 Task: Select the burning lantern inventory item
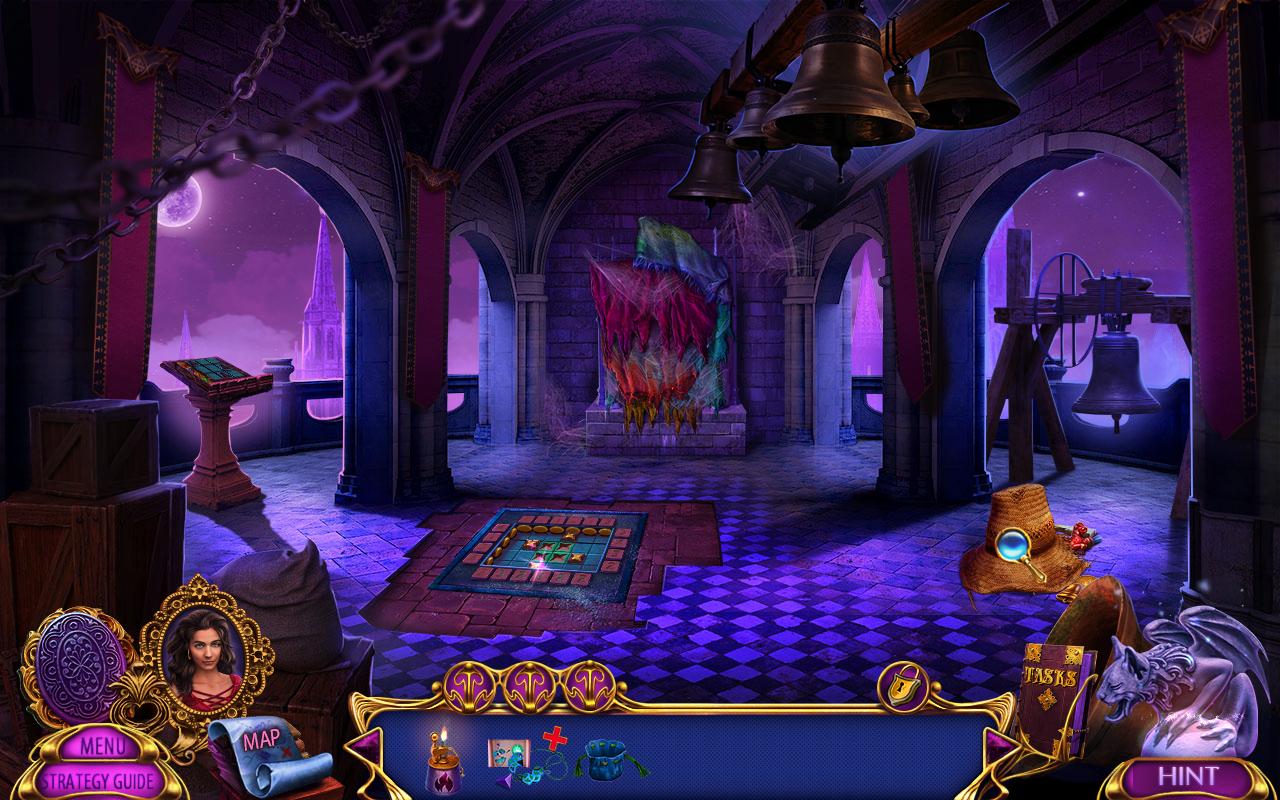click(444, 762)
